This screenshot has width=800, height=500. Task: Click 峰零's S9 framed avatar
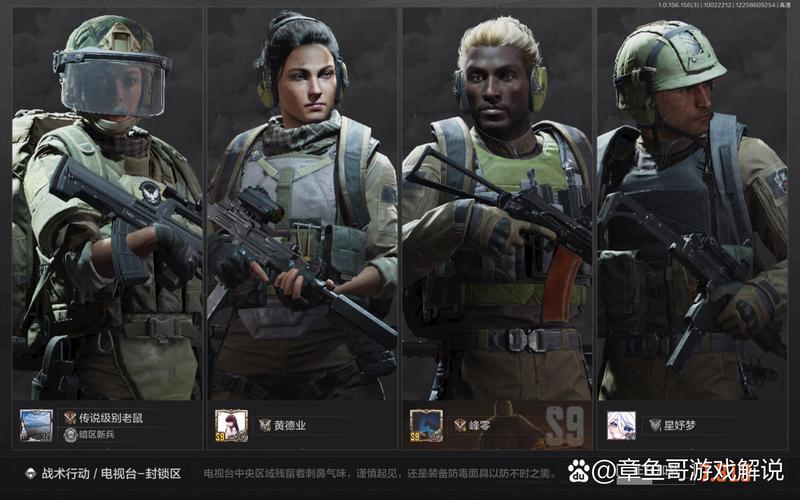[426, 425]
